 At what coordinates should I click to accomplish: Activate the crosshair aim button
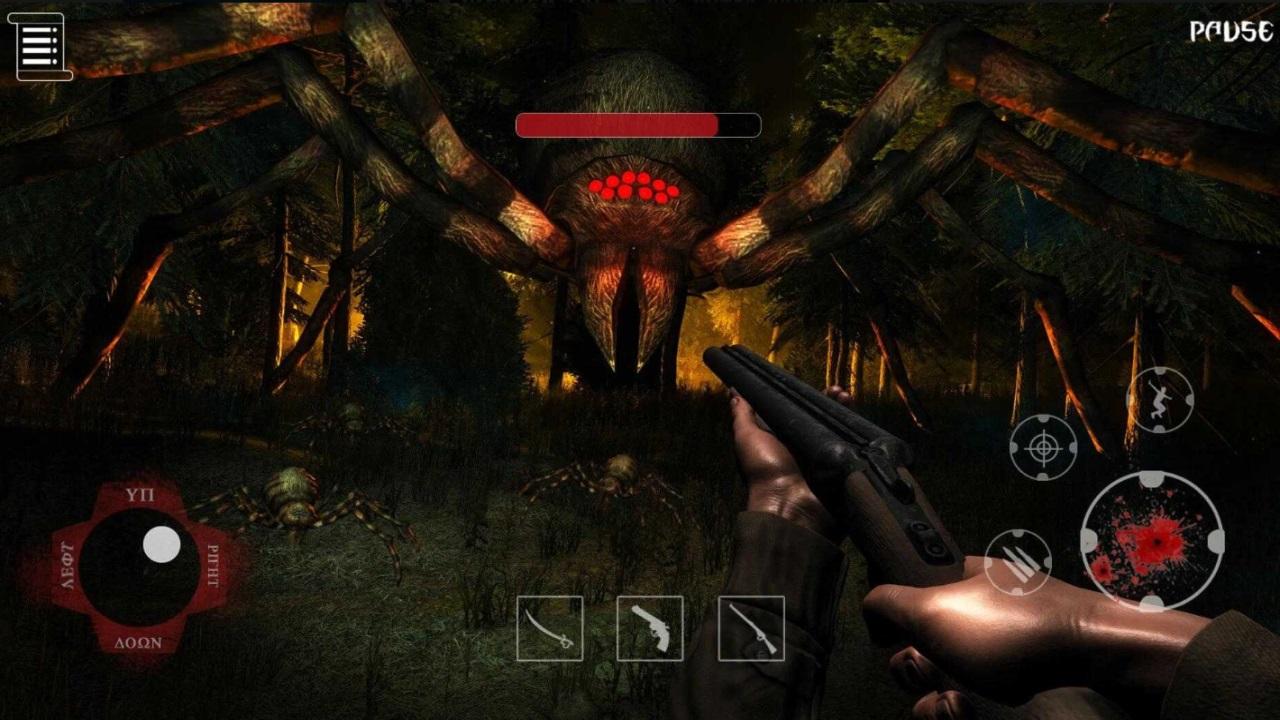(x=1043, y=447)
